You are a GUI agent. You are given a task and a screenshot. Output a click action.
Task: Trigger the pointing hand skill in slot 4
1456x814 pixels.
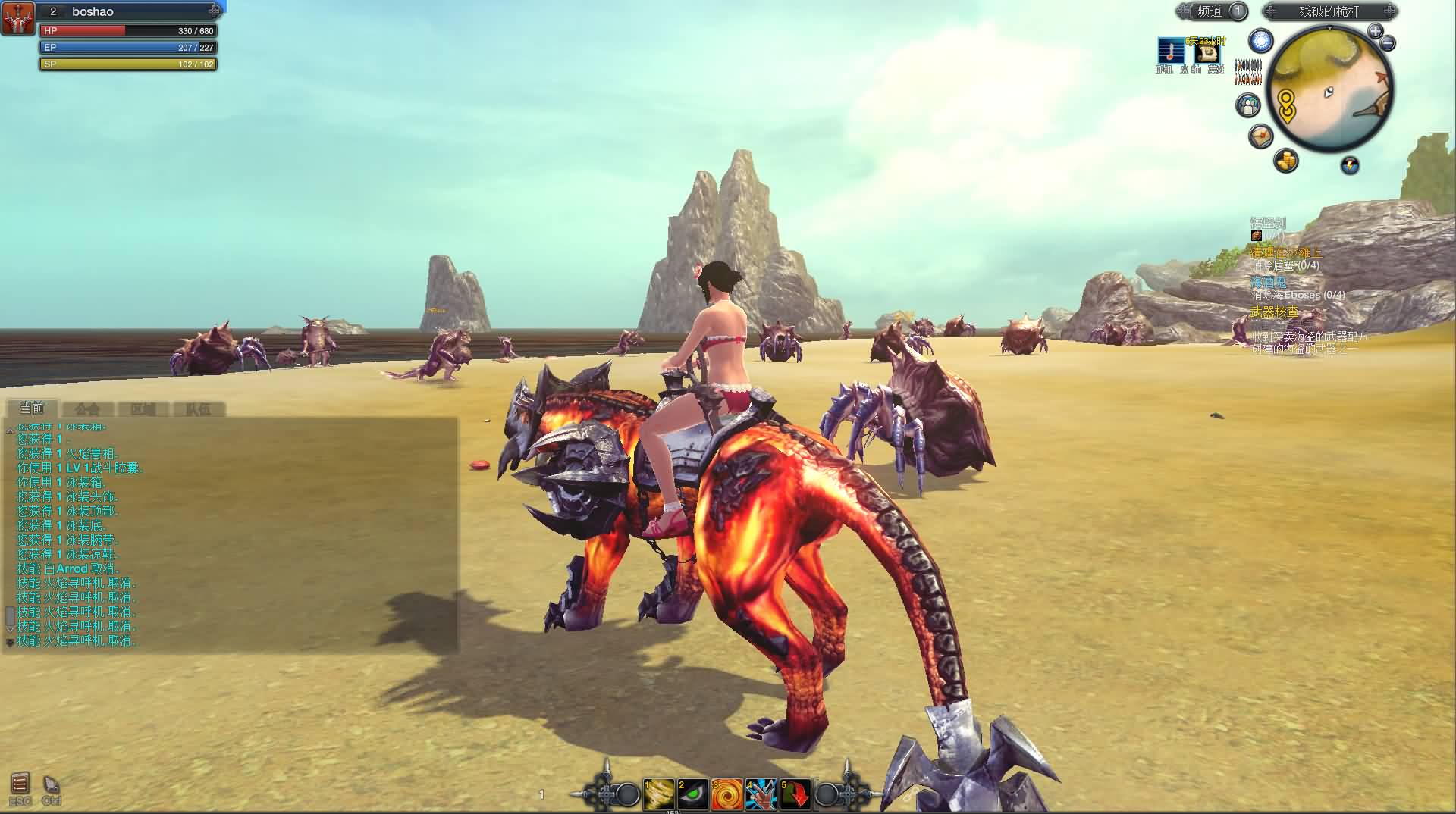[761, 794]
